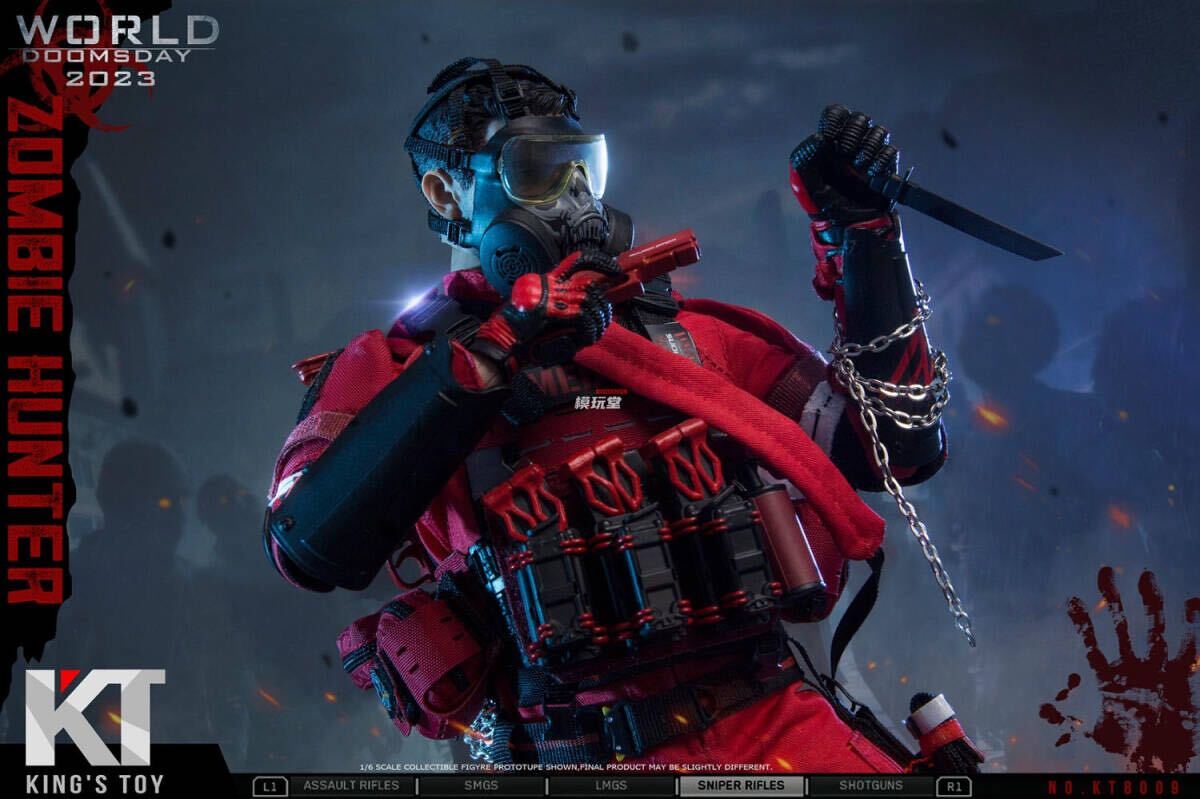Select the SMGs weapon category

(480, 786)
